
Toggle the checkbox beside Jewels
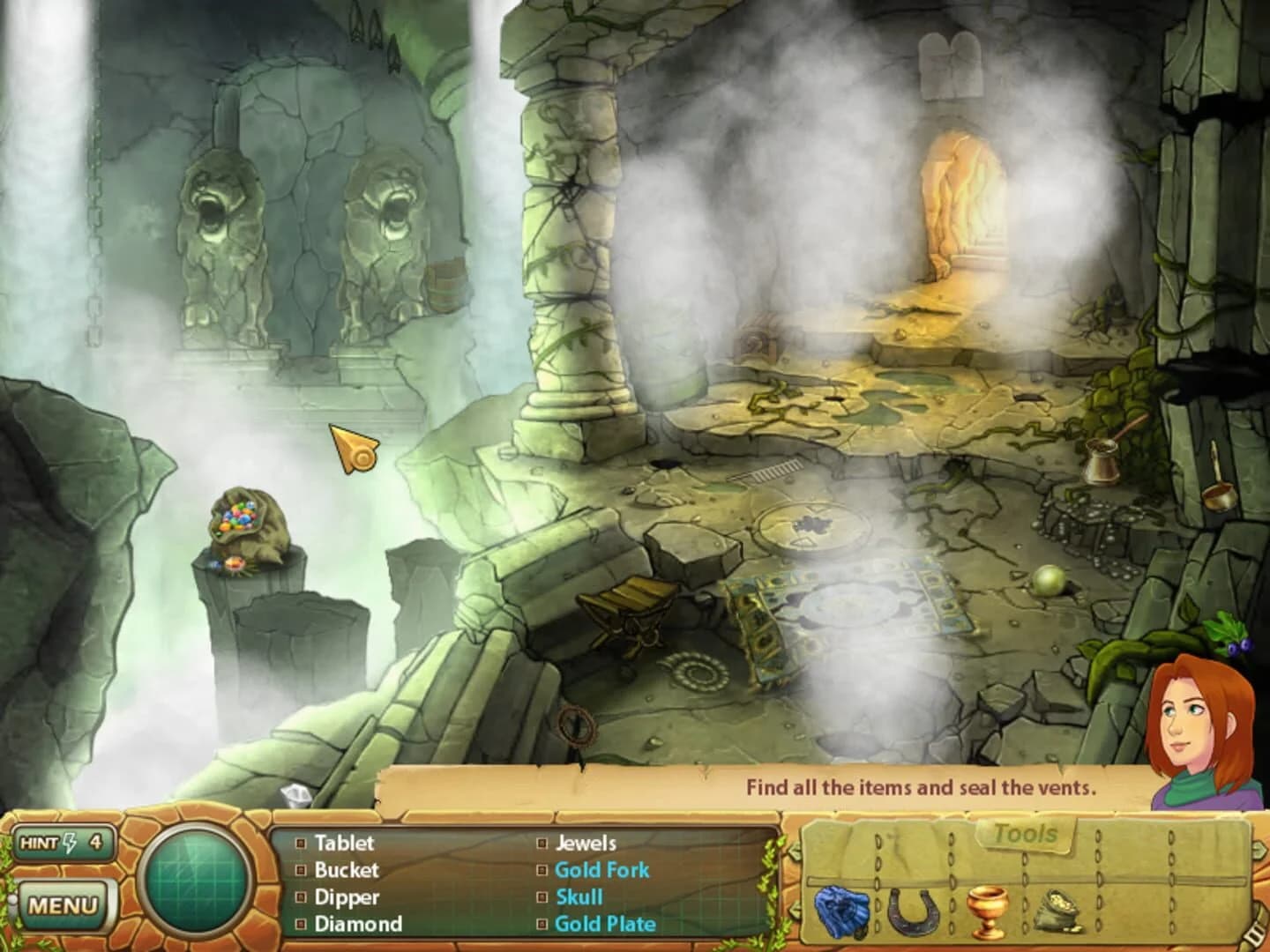[x=543, y=844]
